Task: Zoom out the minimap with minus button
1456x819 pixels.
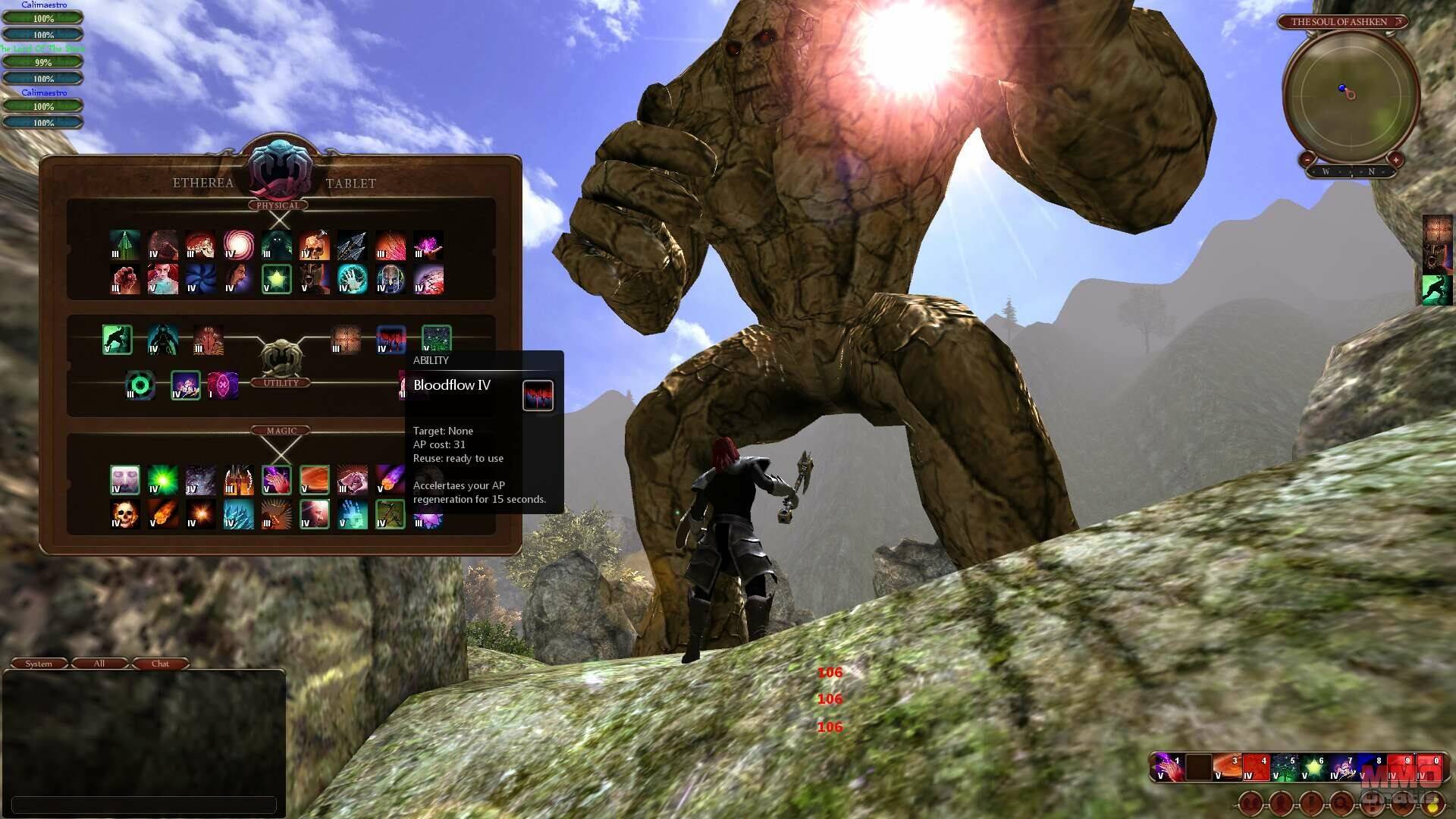Action: (x=1307, y=159)
